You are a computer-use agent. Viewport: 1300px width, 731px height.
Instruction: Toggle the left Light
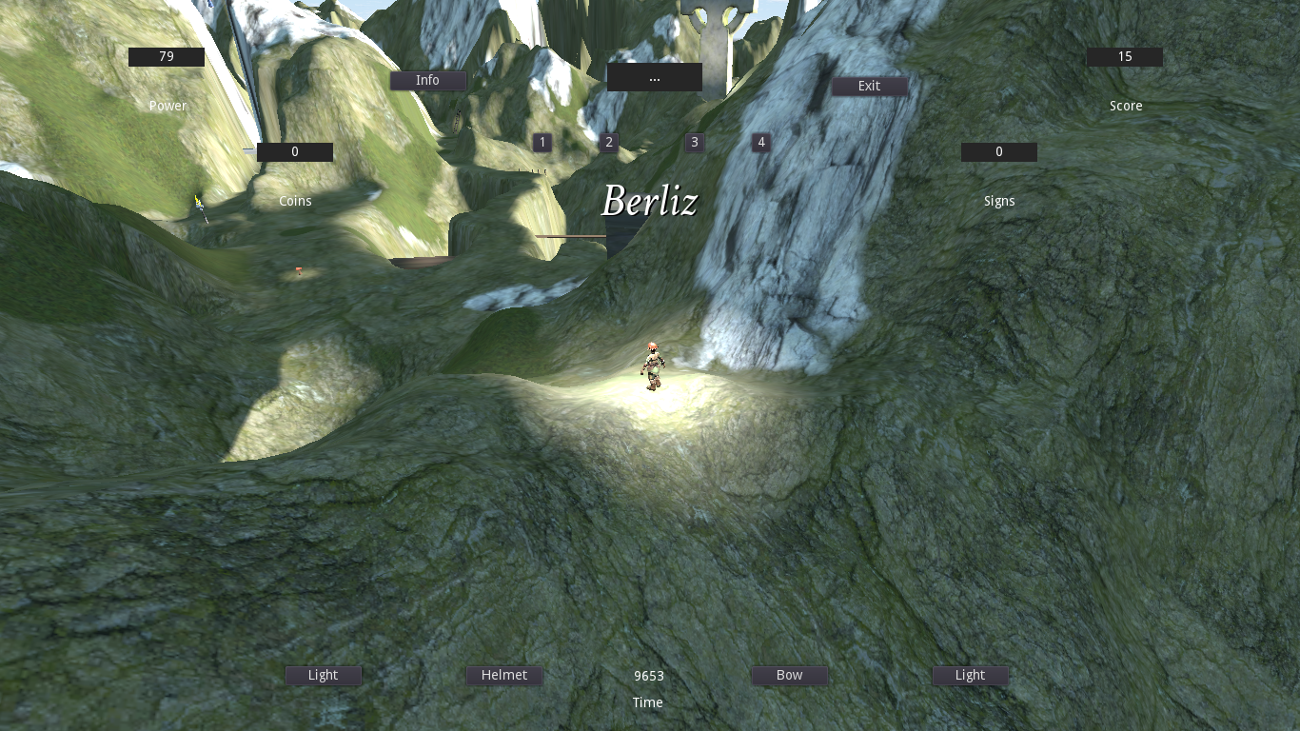pyautogui.click(x=321, y=675)
